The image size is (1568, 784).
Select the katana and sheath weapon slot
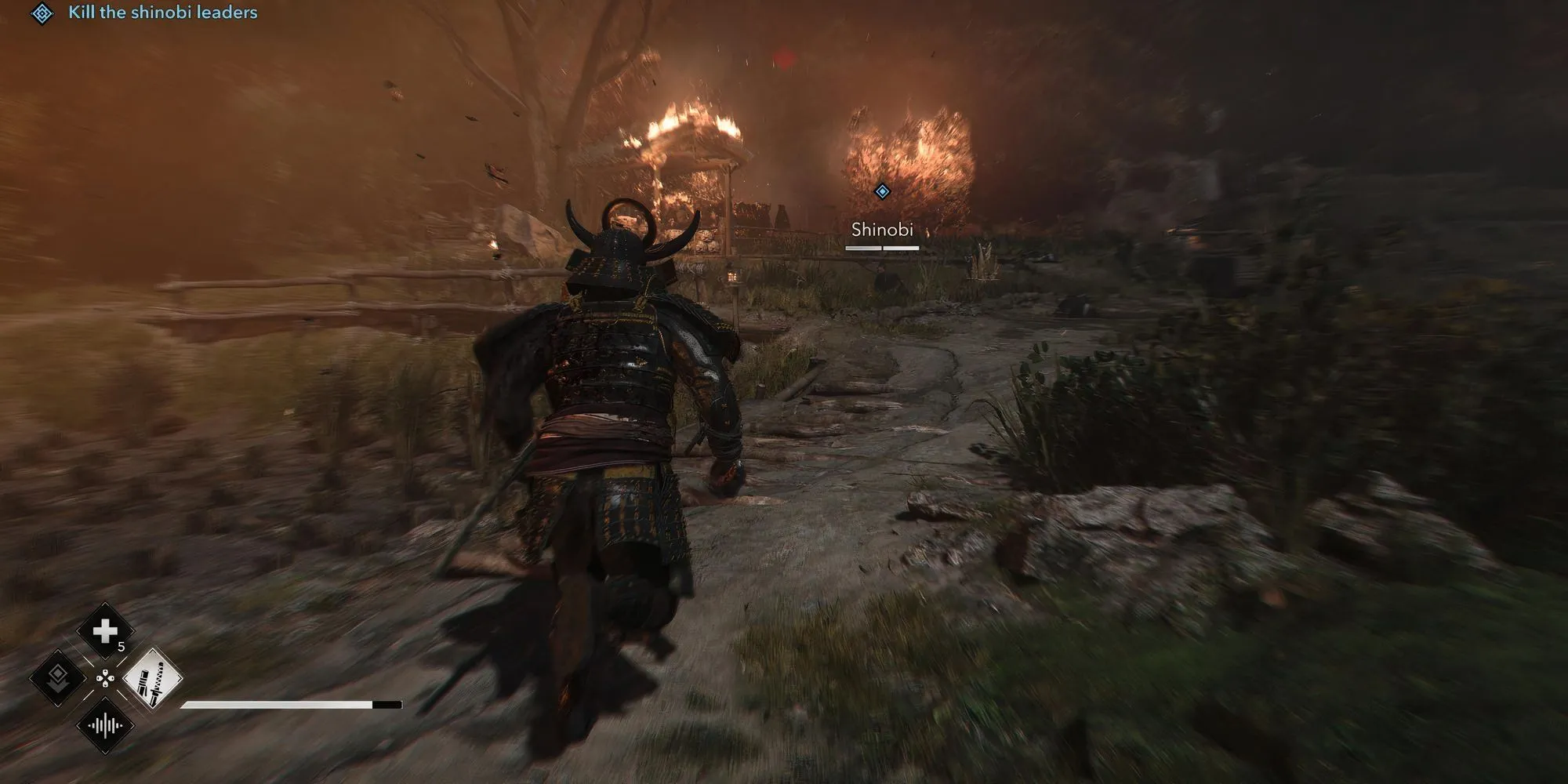pyautogui.click(x=152, y=677)
